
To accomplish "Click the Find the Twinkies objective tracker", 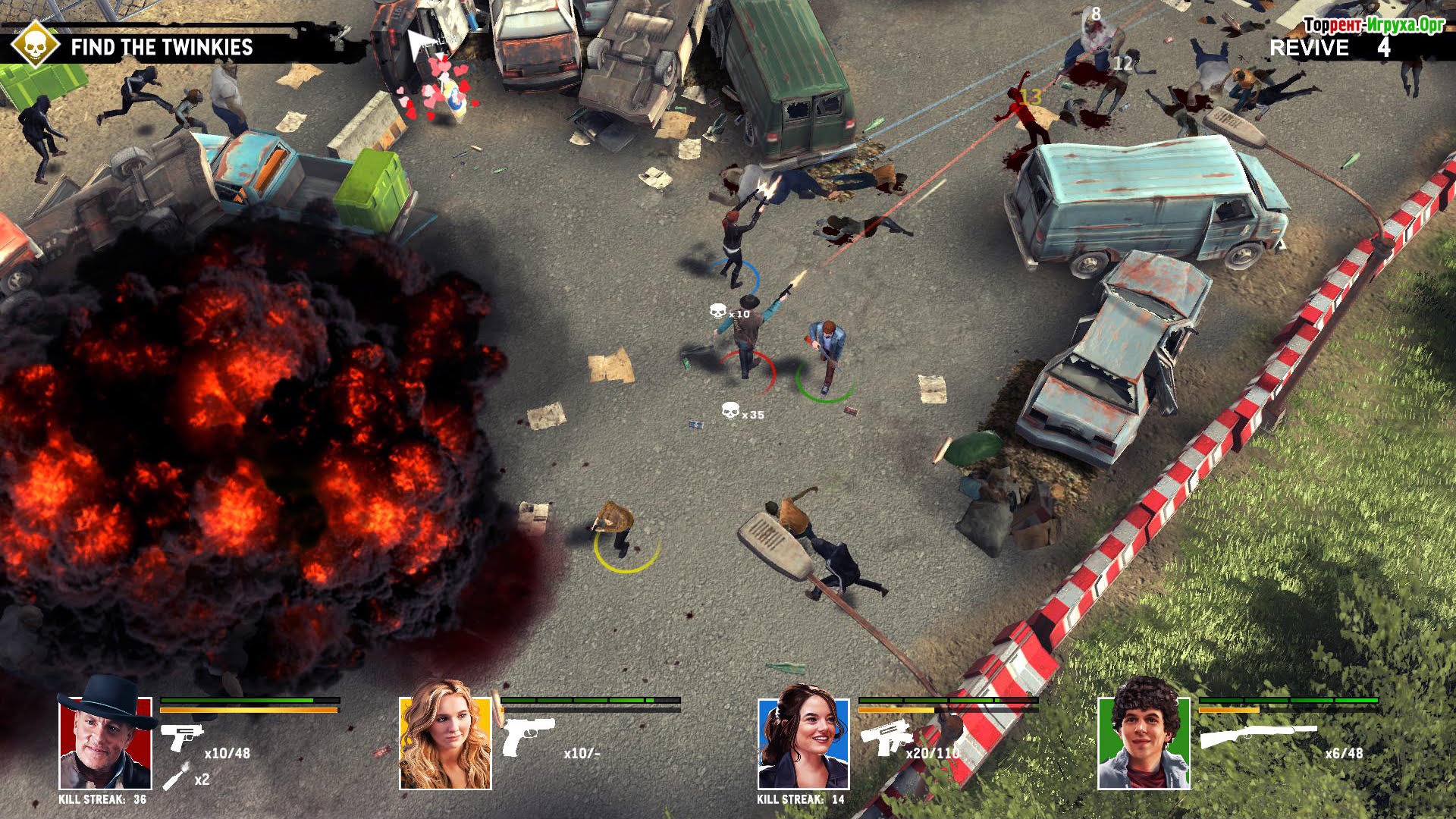I will (162, 47).
